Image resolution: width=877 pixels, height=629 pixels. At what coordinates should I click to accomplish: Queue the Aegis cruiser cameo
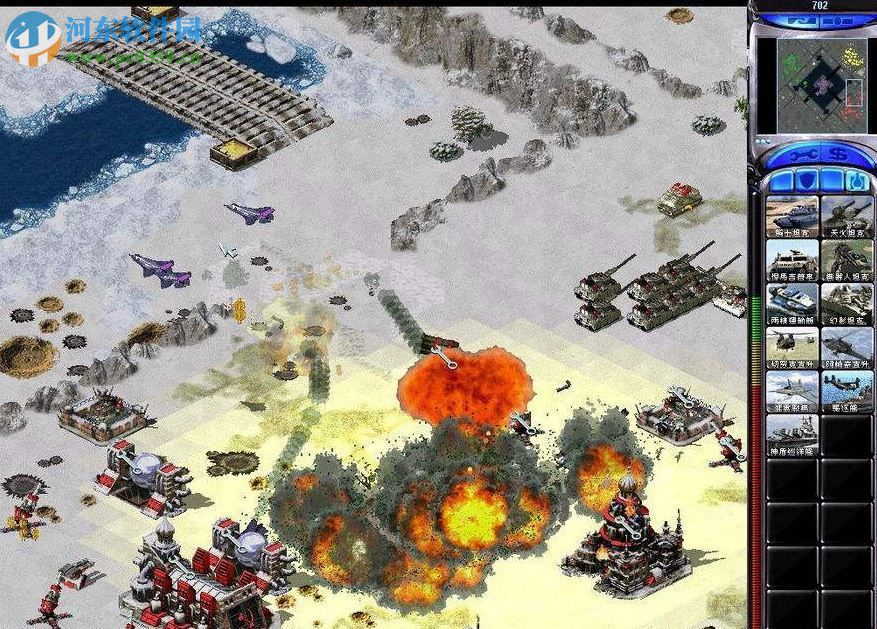[792, 435]
